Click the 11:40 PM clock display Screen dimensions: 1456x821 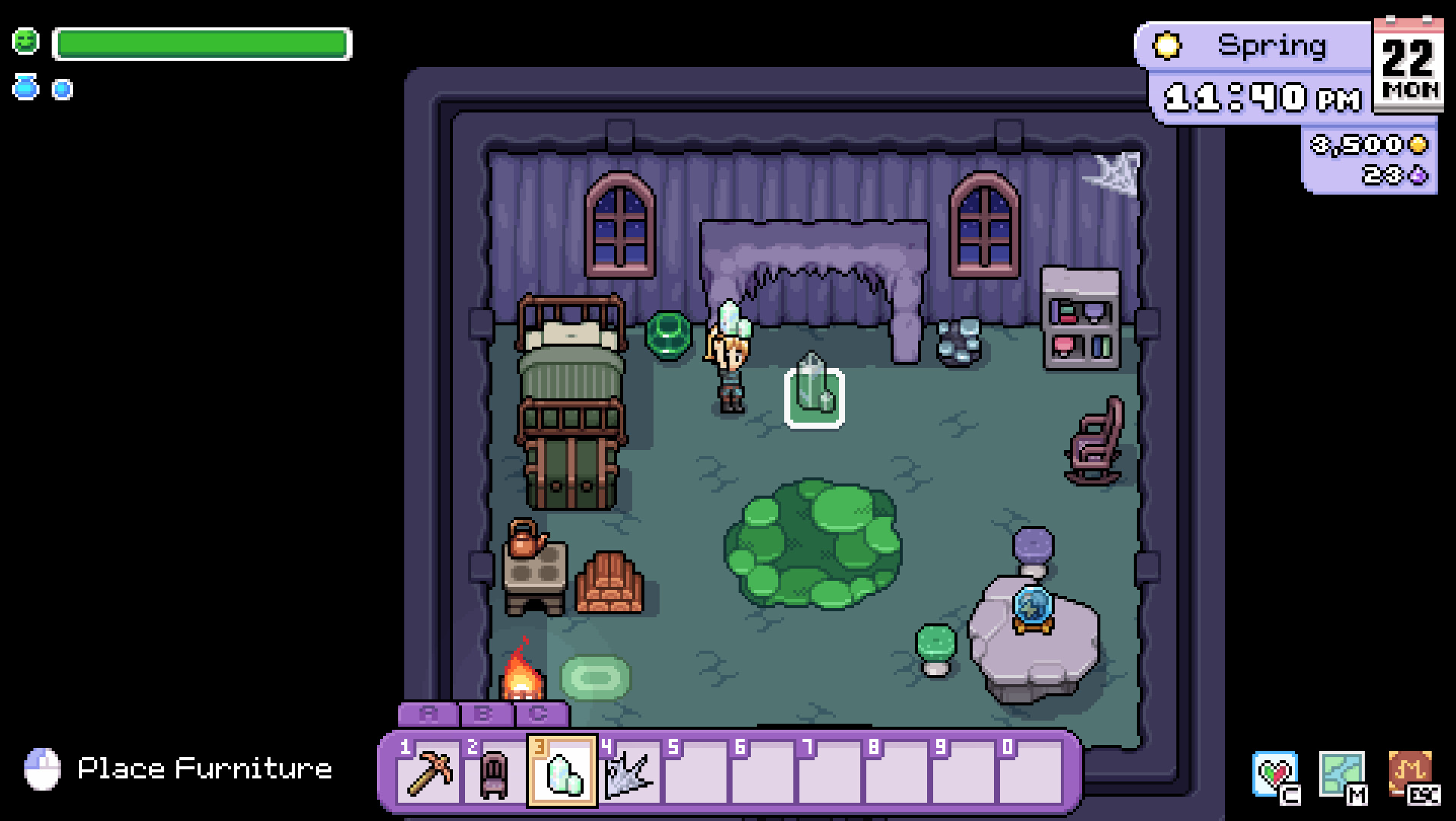coord(1258,97)
